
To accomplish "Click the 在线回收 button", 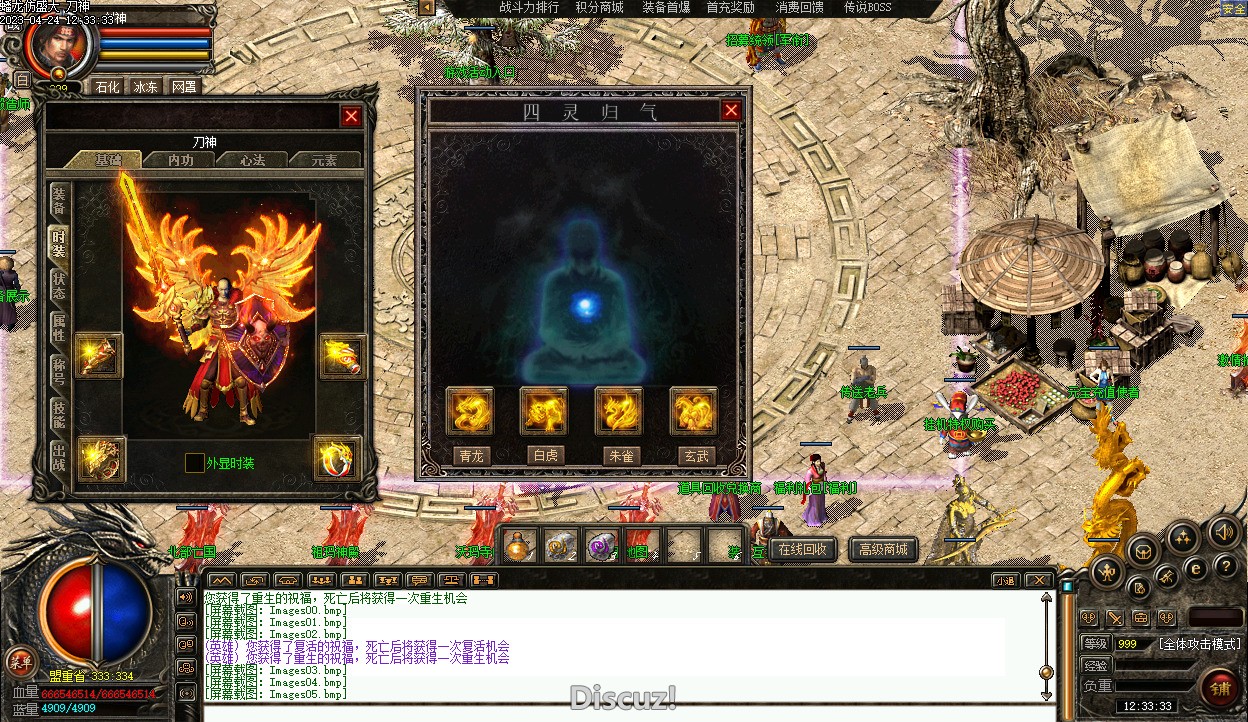I will pos(803,549).
